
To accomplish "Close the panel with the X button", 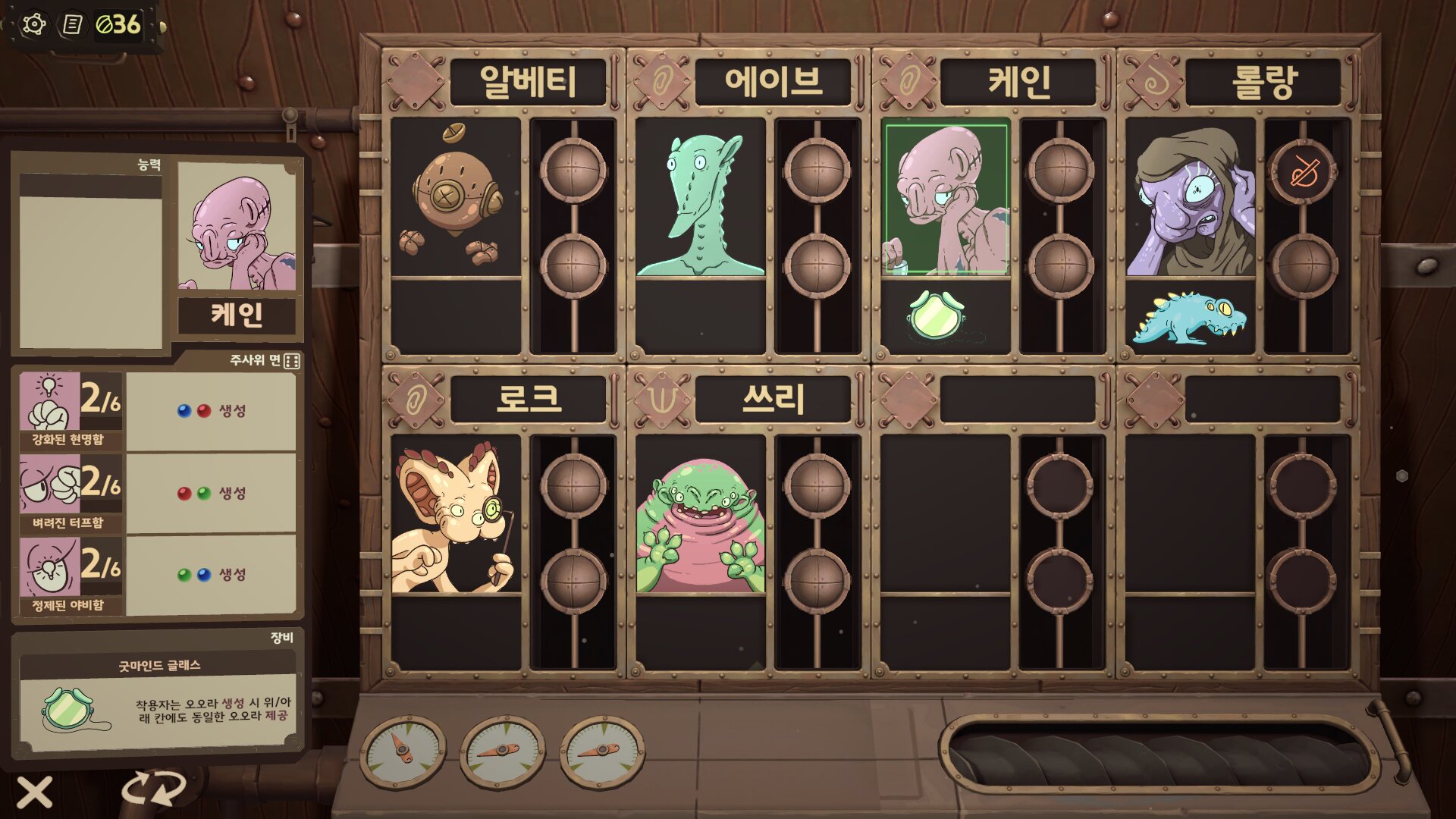I will point(35,792).
